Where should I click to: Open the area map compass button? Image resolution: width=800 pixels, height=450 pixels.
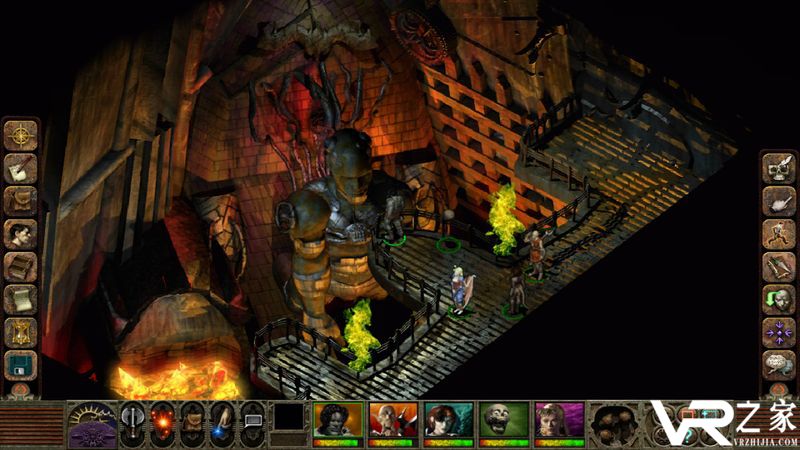[20, 135]
